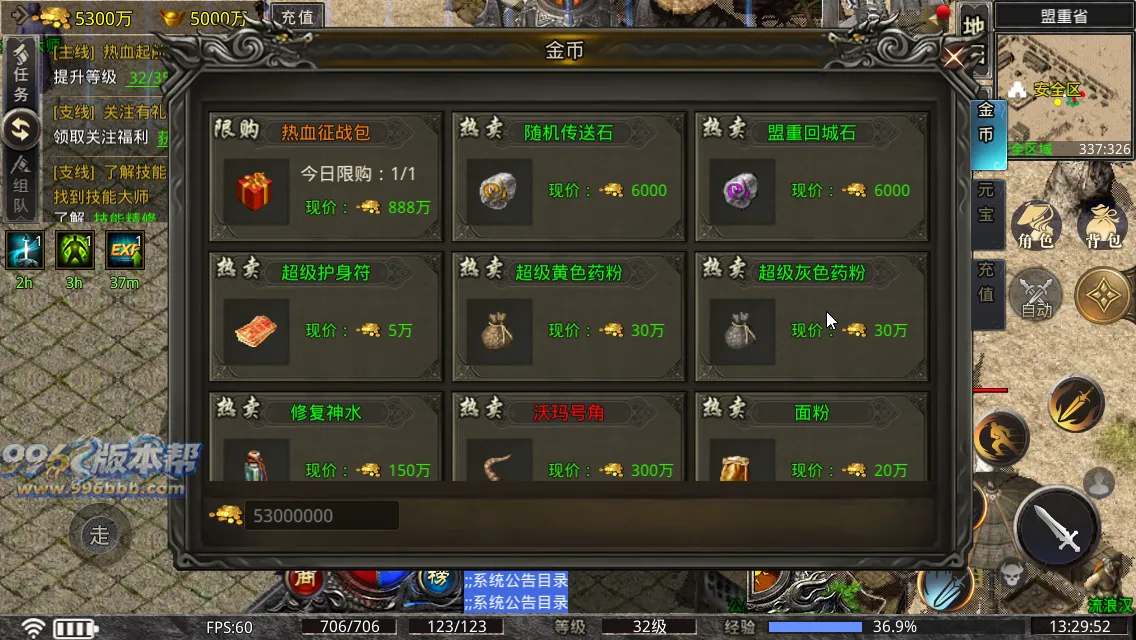
Task: Choose the 沃玛号角 shop item
Action: pos(568,440)
